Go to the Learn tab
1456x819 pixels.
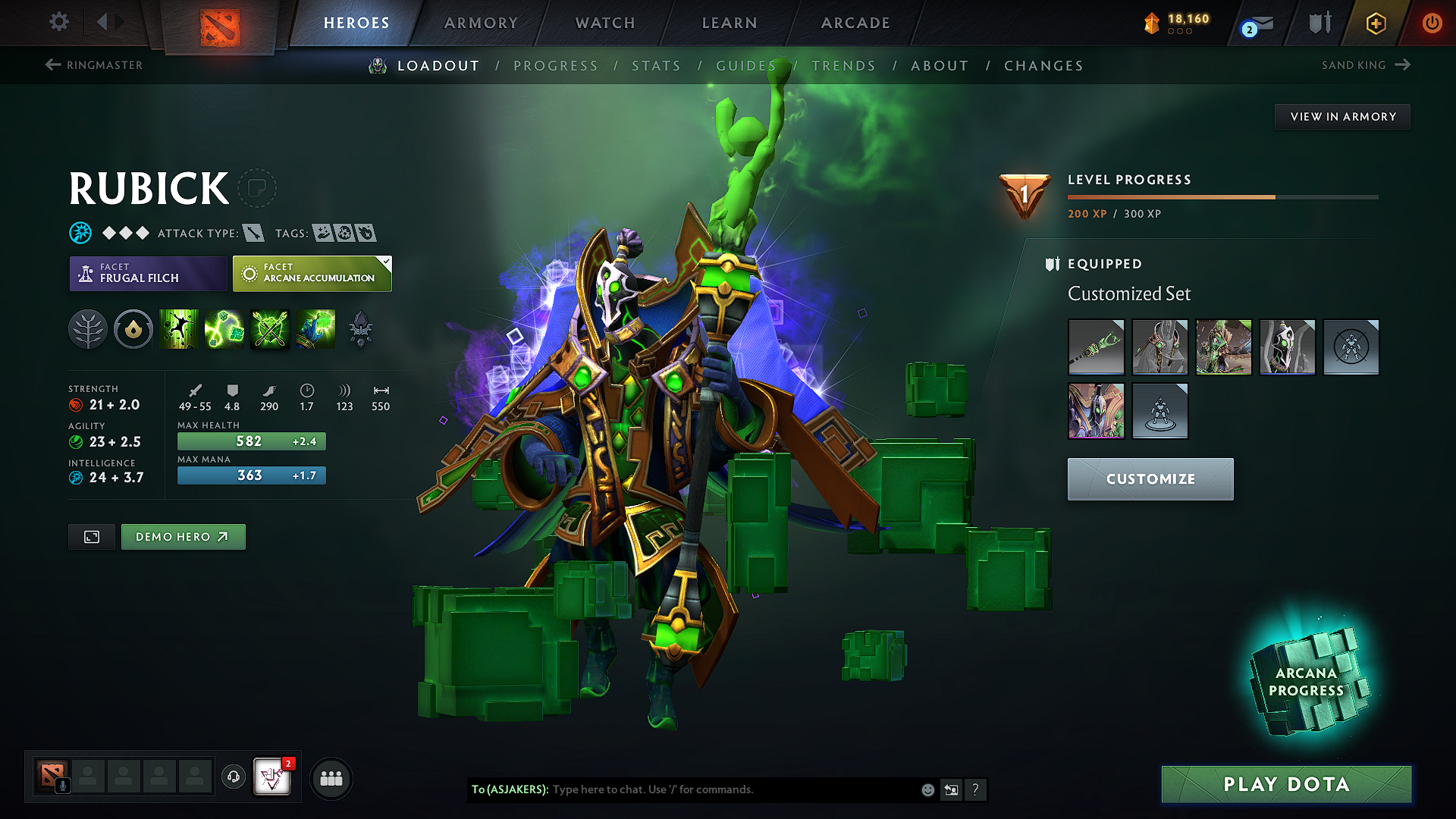click(x=730, y=23)
